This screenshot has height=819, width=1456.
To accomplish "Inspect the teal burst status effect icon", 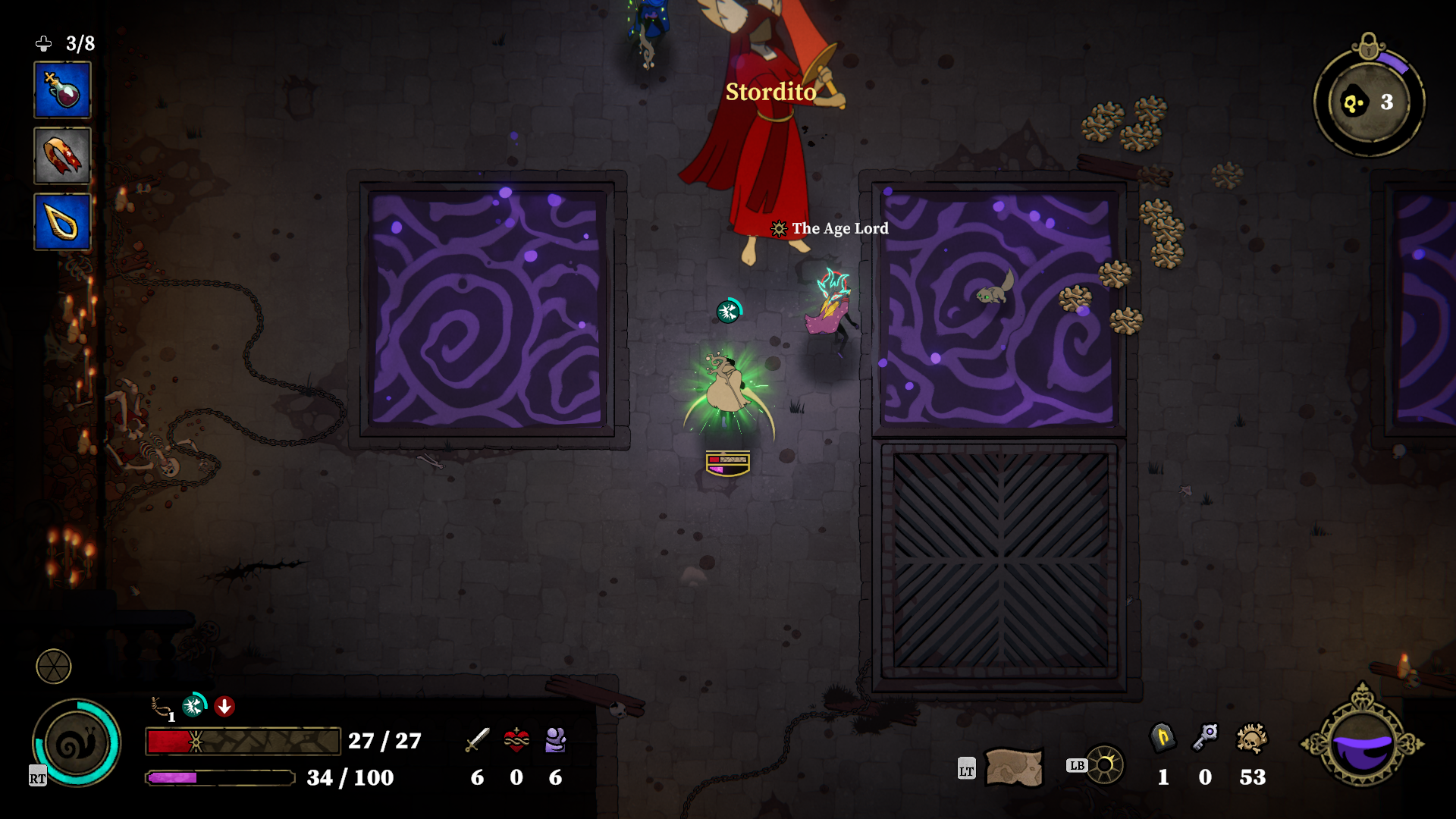I will (x=194, y=706).
